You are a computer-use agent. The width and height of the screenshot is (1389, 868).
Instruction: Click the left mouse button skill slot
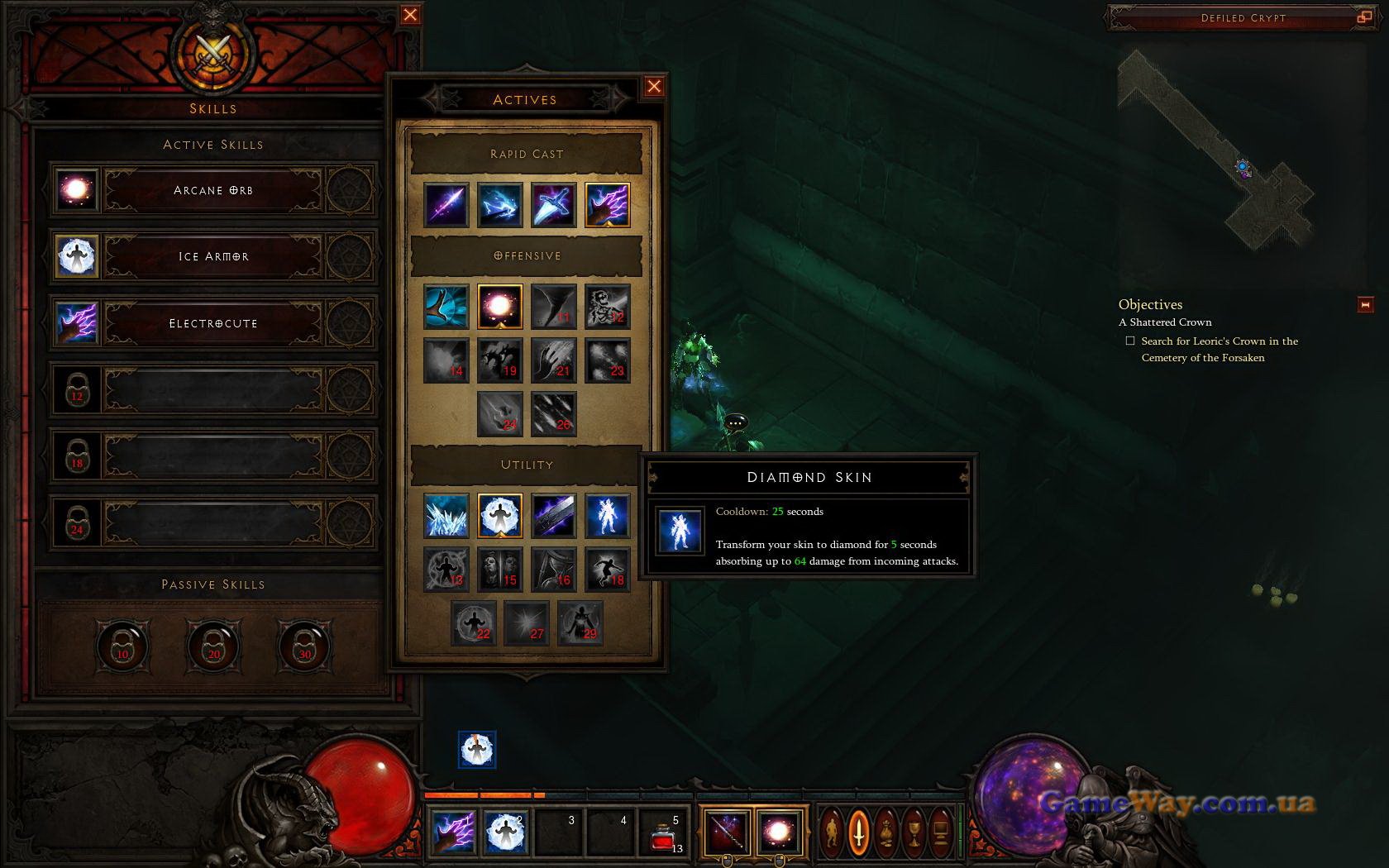tap(727, 832)
